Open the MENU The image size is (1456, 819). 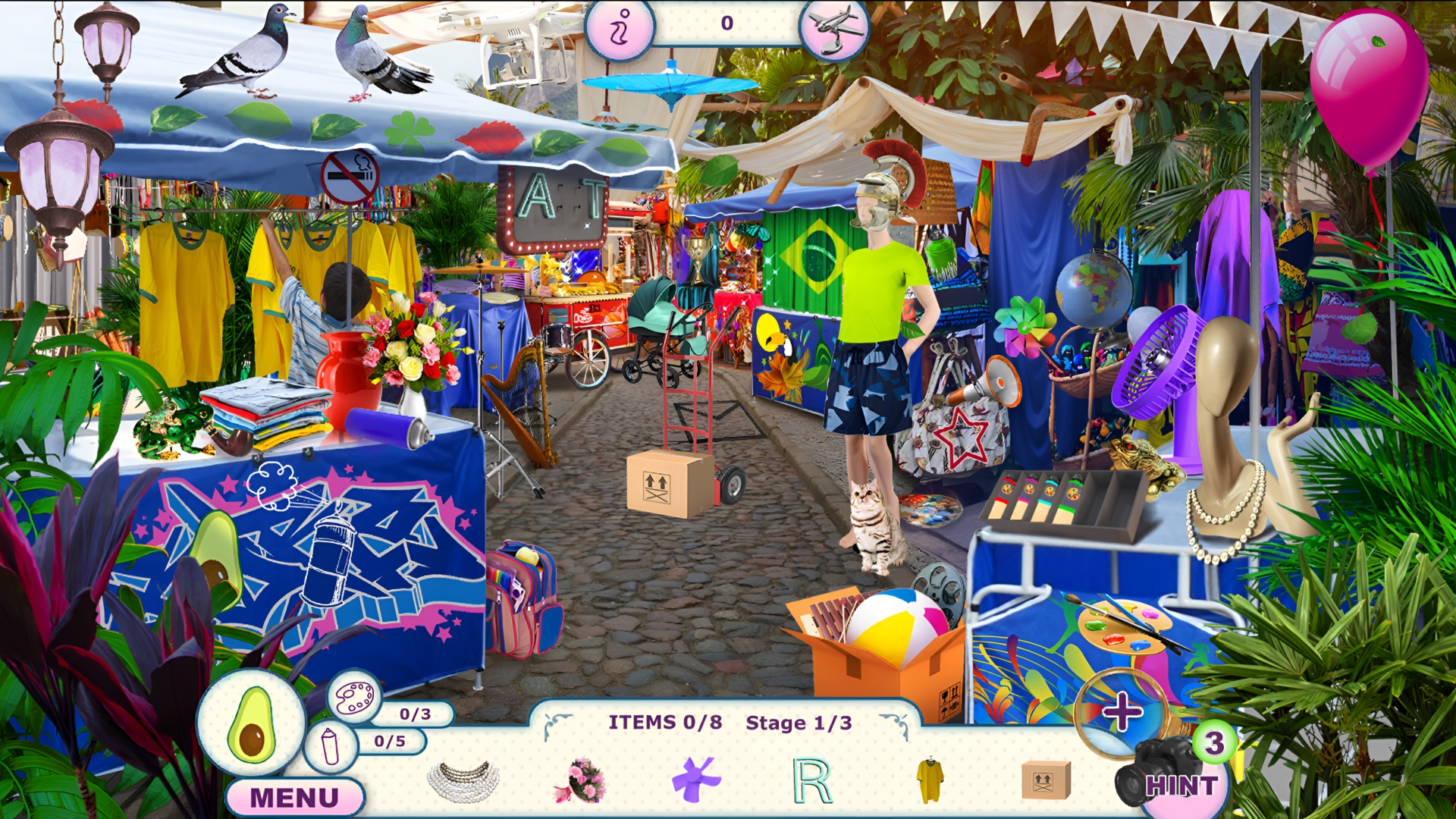(x=296, y=795)
